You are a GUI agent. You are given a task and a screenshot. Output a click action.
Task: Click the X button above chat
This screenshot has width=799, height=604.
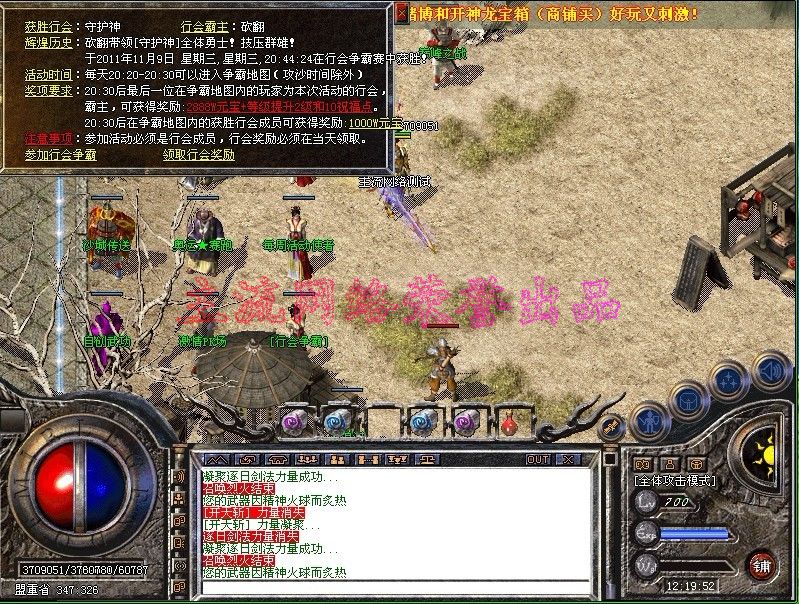pyautogui.click(x=568, y=459)
